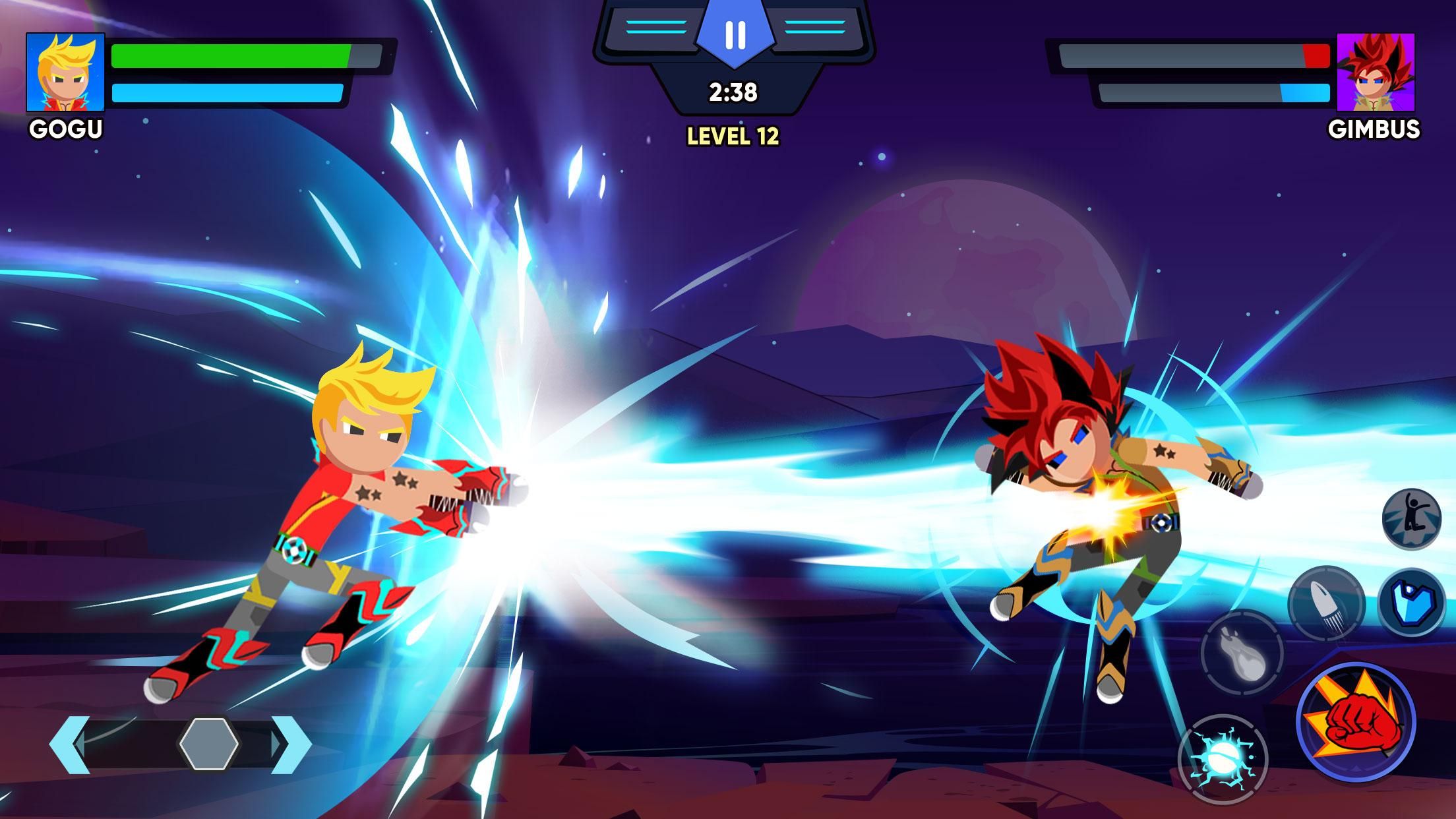This screenshot has height=819, width=1456.
Task: Select Gogu's player portrait
Action: pyautogui.click(x=65, y=72)
